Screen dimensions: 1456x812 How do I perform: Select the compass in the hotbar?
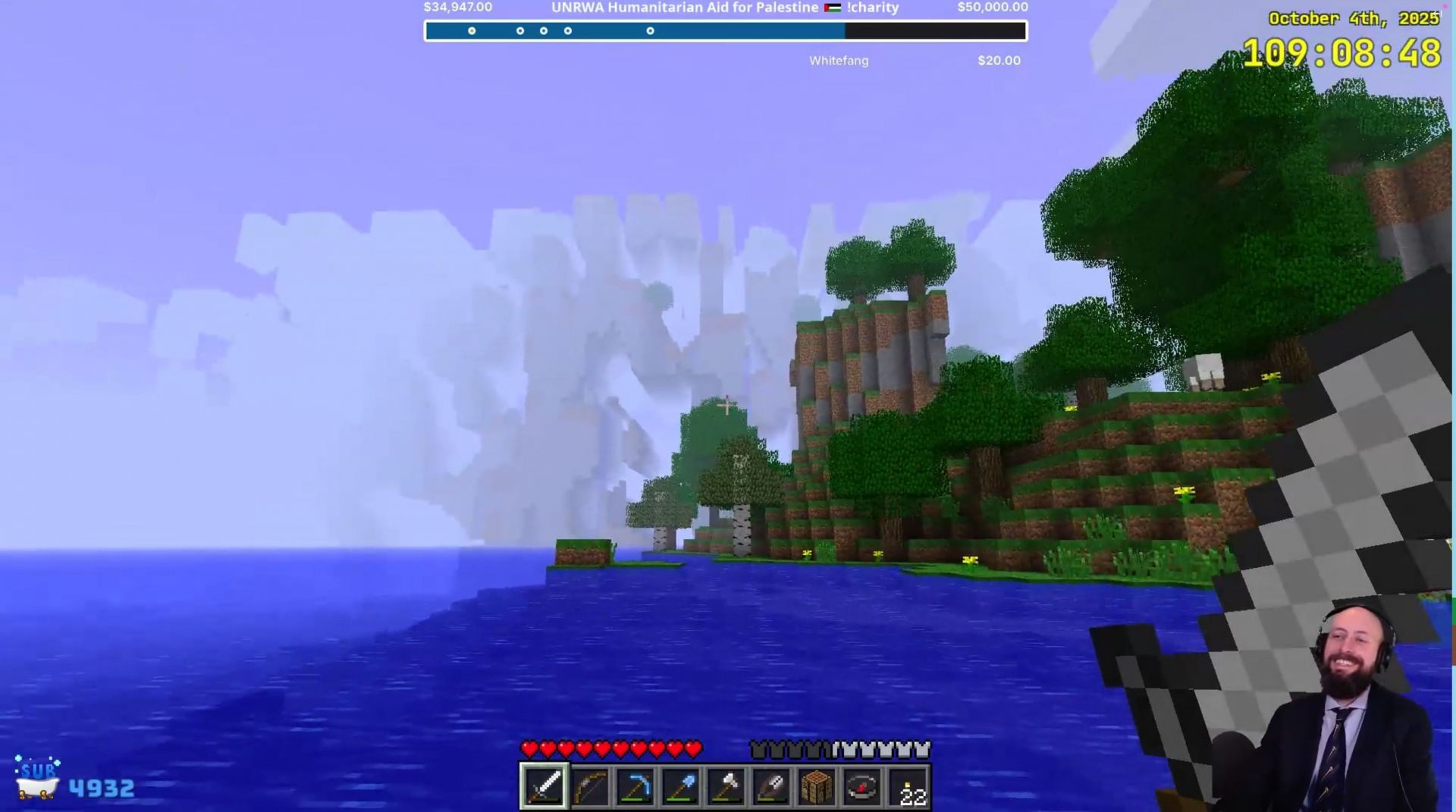(862, 786)
